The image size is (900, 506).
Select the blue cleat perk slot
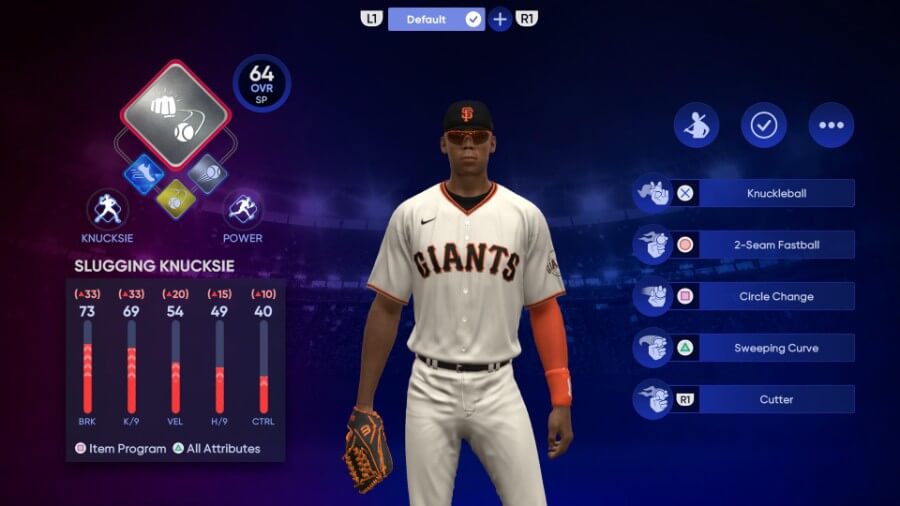click(x=143, y=174)
